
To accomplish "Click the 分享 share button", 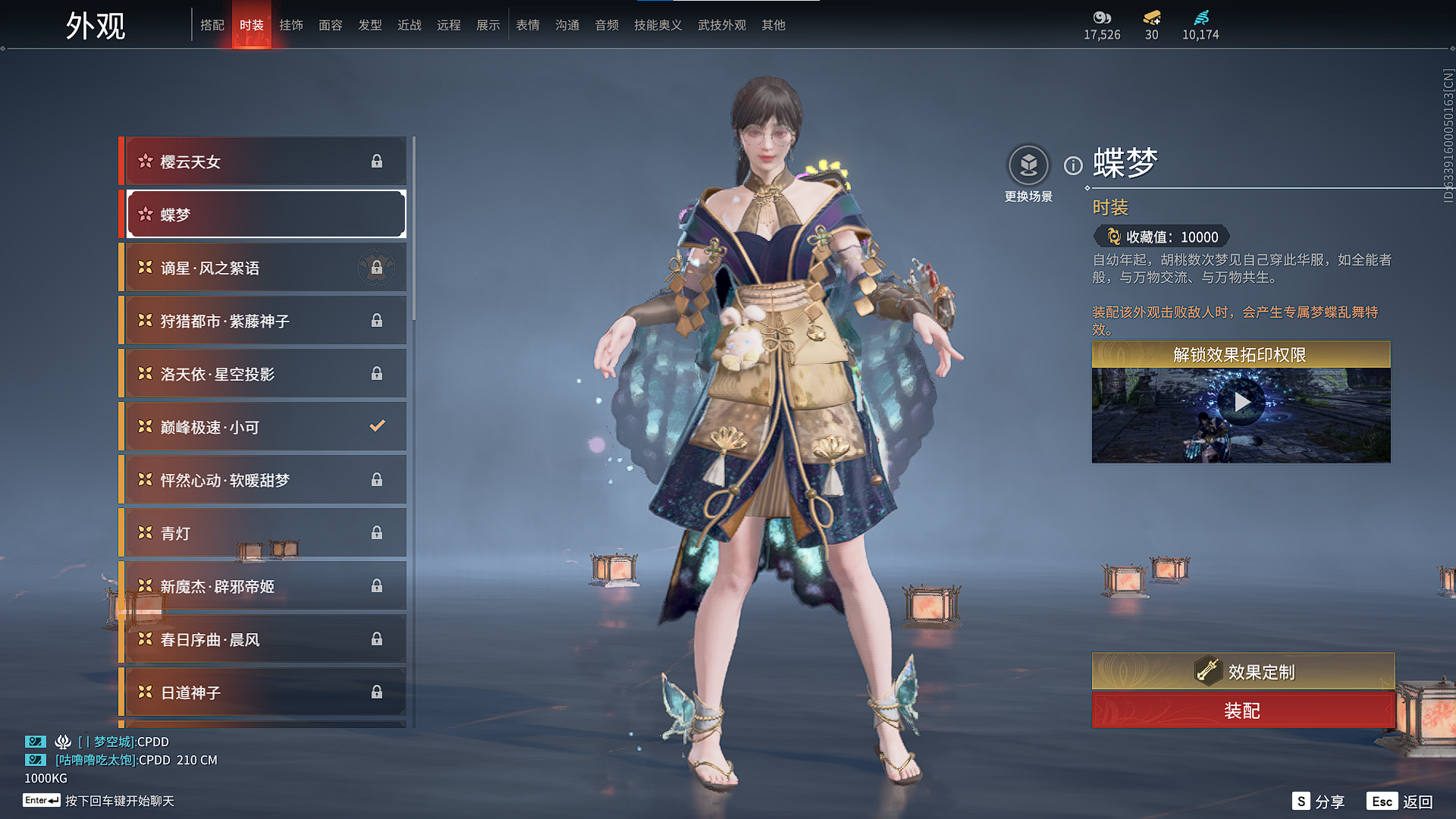I will coord(1319,802).
